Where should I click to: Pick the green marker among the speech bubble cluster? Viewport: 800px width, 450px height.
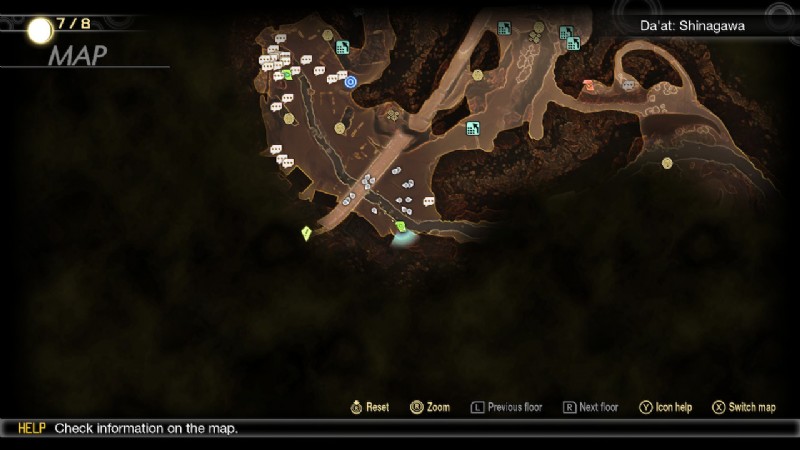[x=288, y=74]
